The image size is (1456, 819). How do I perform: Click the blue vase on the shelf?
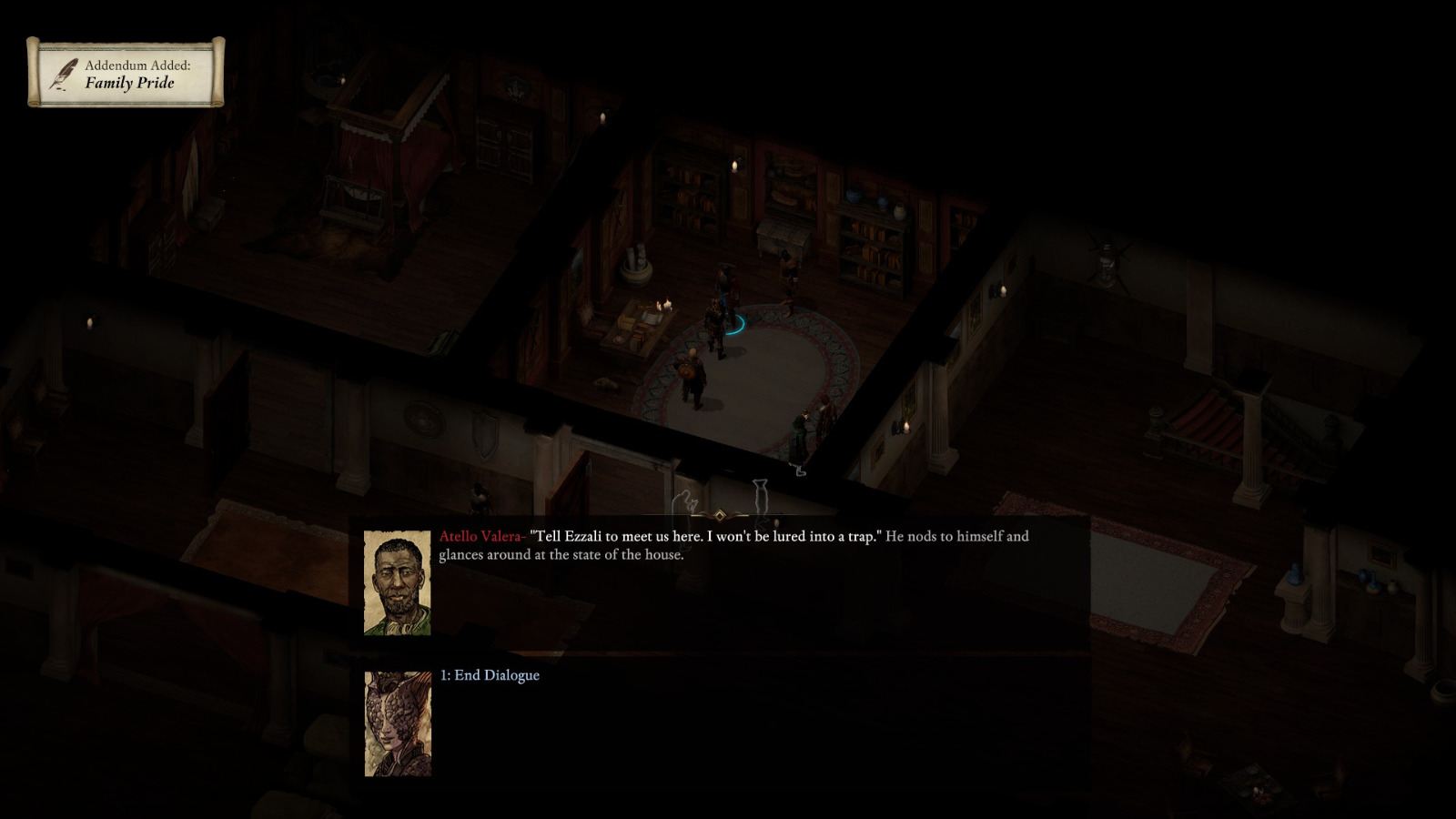click(853, 195)
